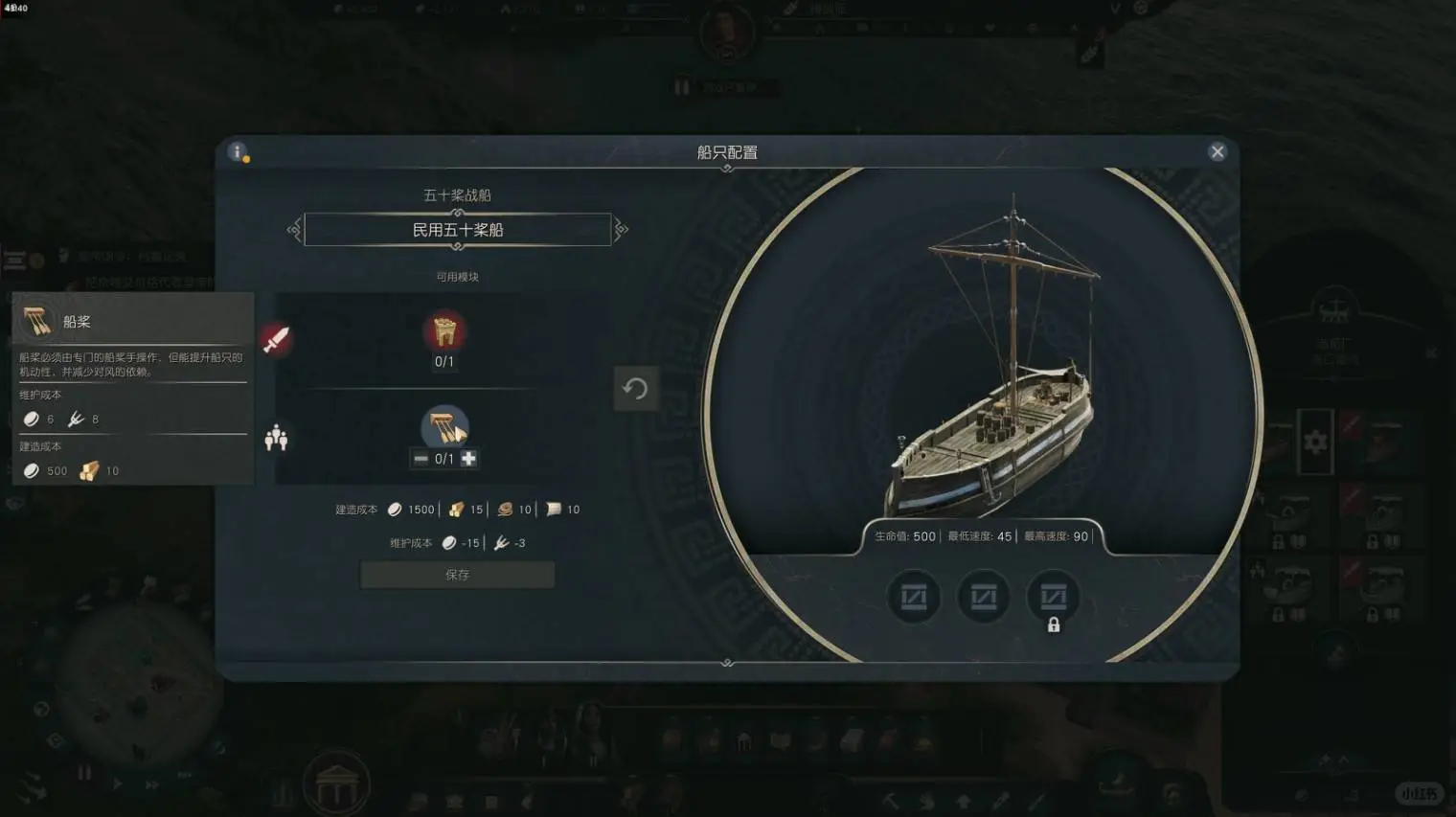This screenshot has height=817, width=1456.
Task: Select the oar module icon
Action: [443, 427]
